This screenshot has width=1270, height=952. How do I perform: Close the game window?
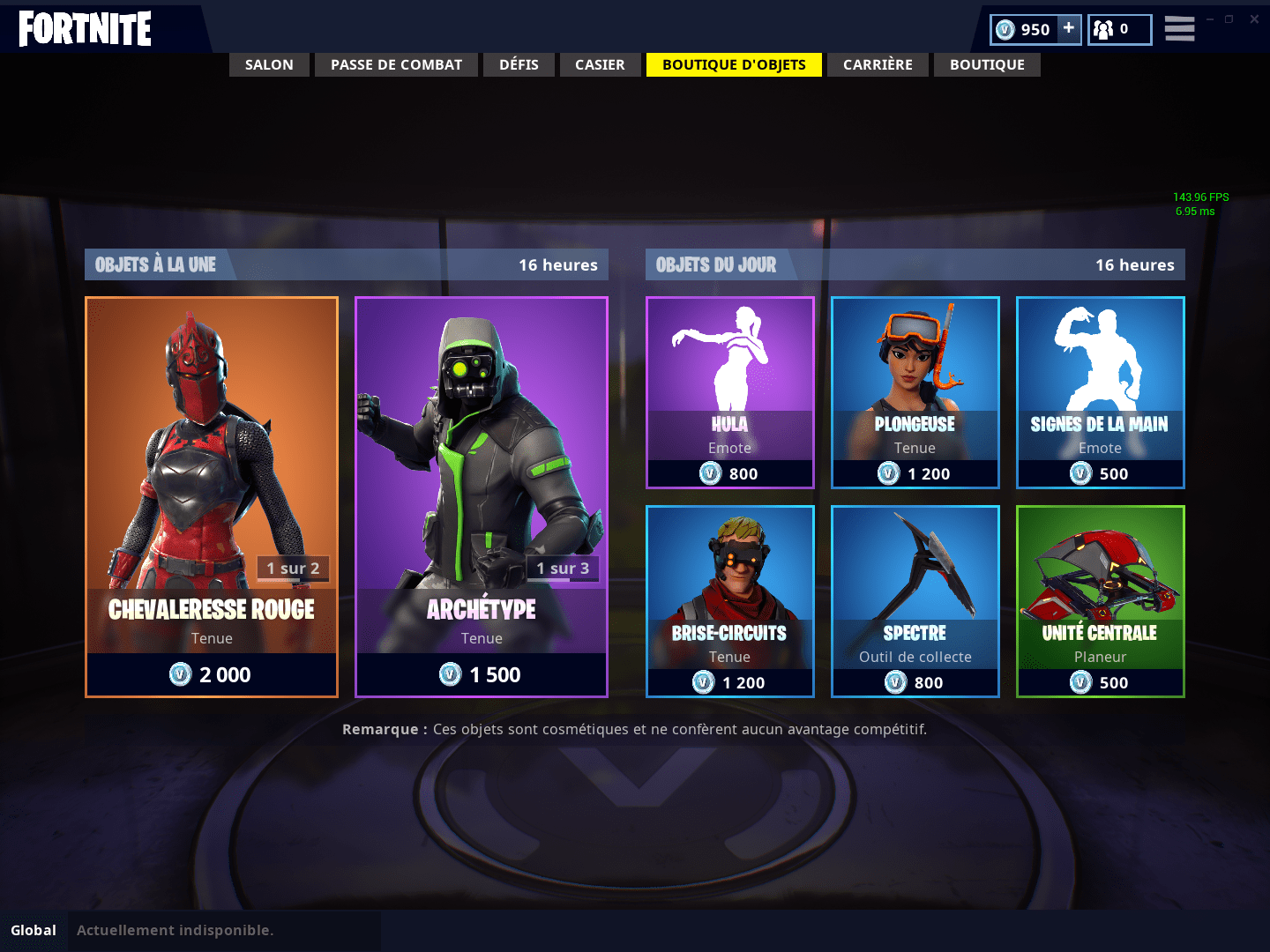1254,19
